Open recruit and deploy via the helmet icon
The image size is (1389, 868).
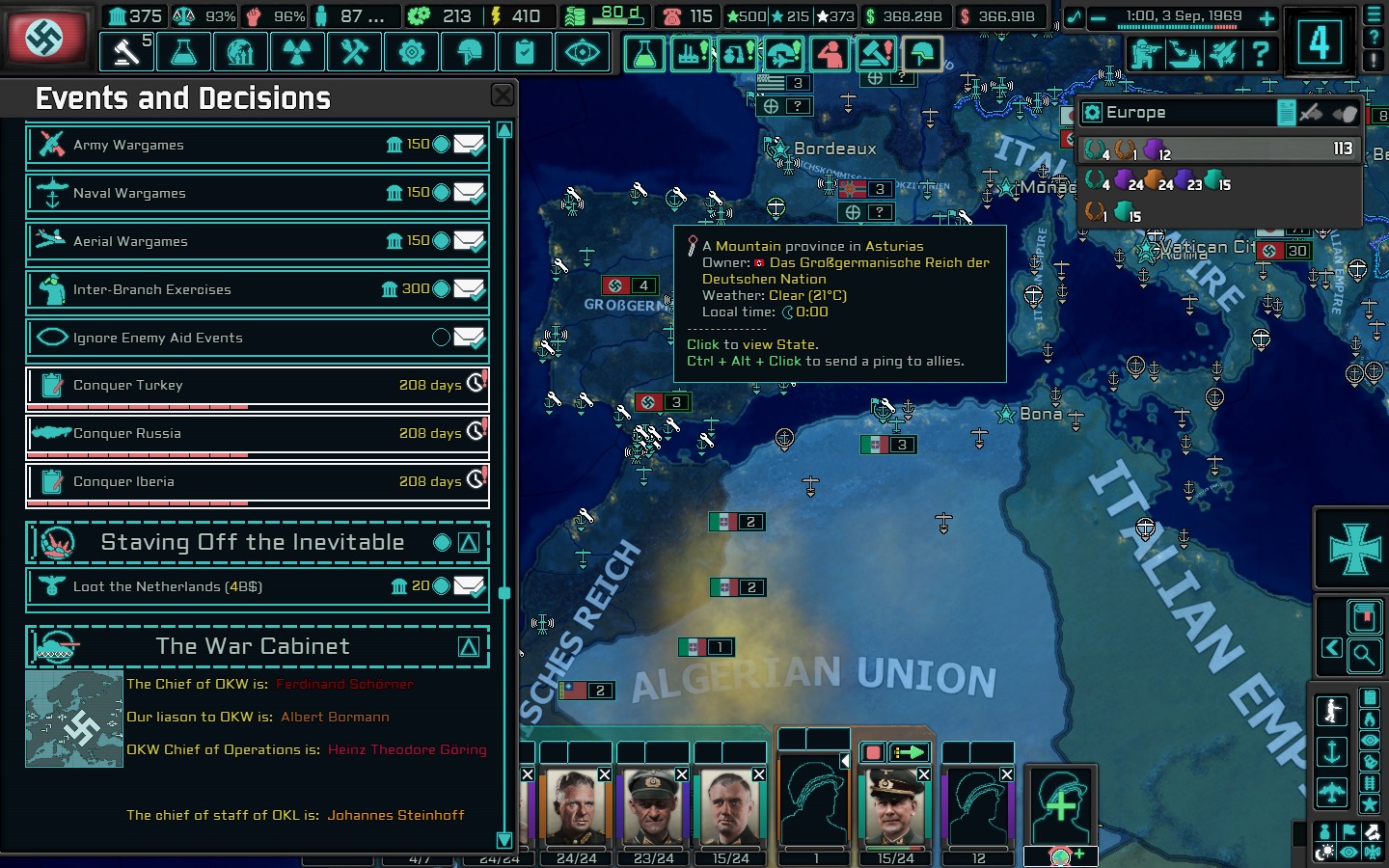click(x=468, y=52)
